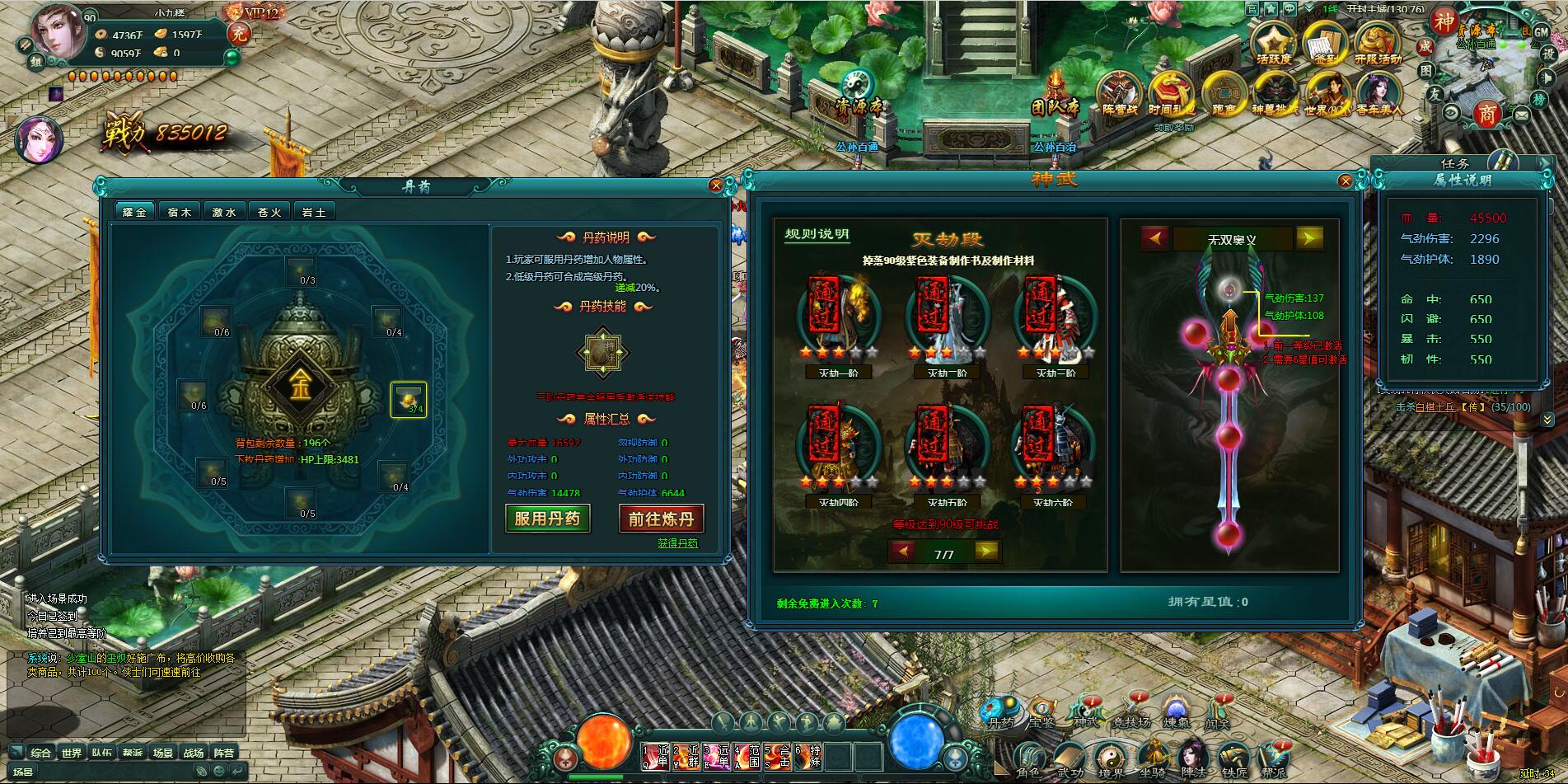Open the 铁匠 blacksmith menu

pyautogui.click(x=1233, y=760)
